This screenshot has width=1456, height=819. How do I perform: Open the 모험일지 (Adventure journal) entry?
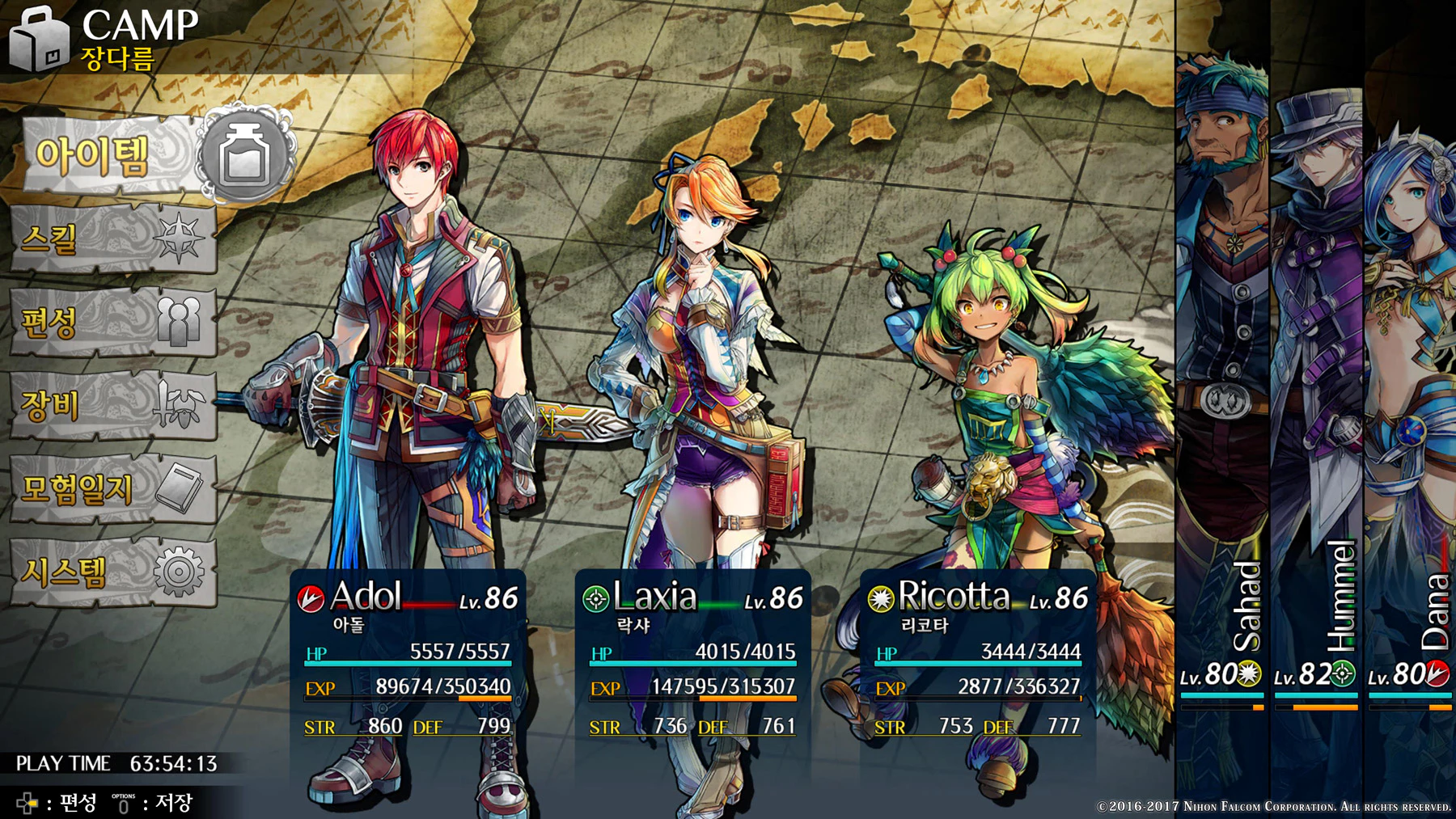tap(113, 488)
